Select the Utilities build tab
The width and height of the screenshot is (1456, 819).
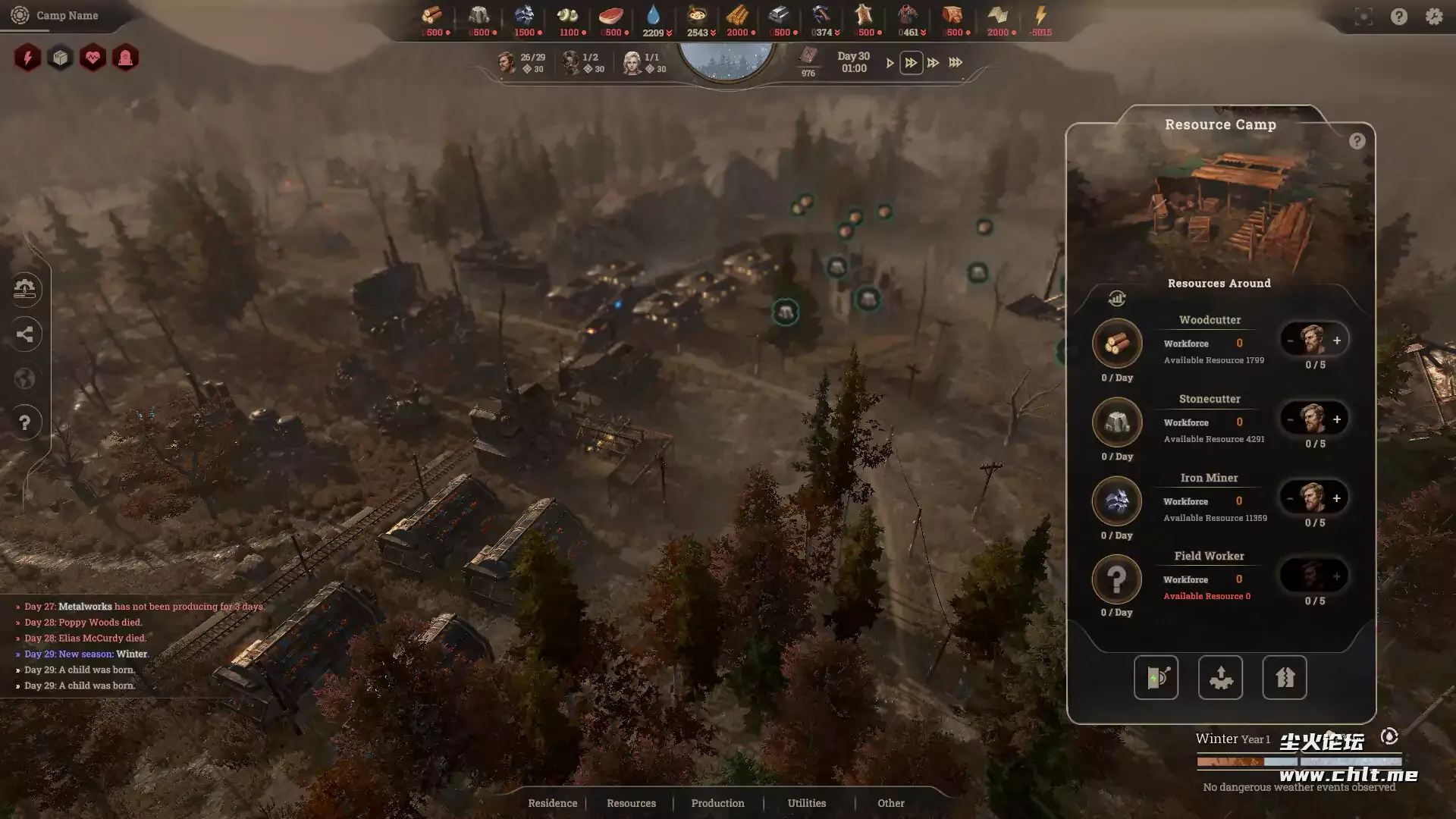[x=806, y=803]
